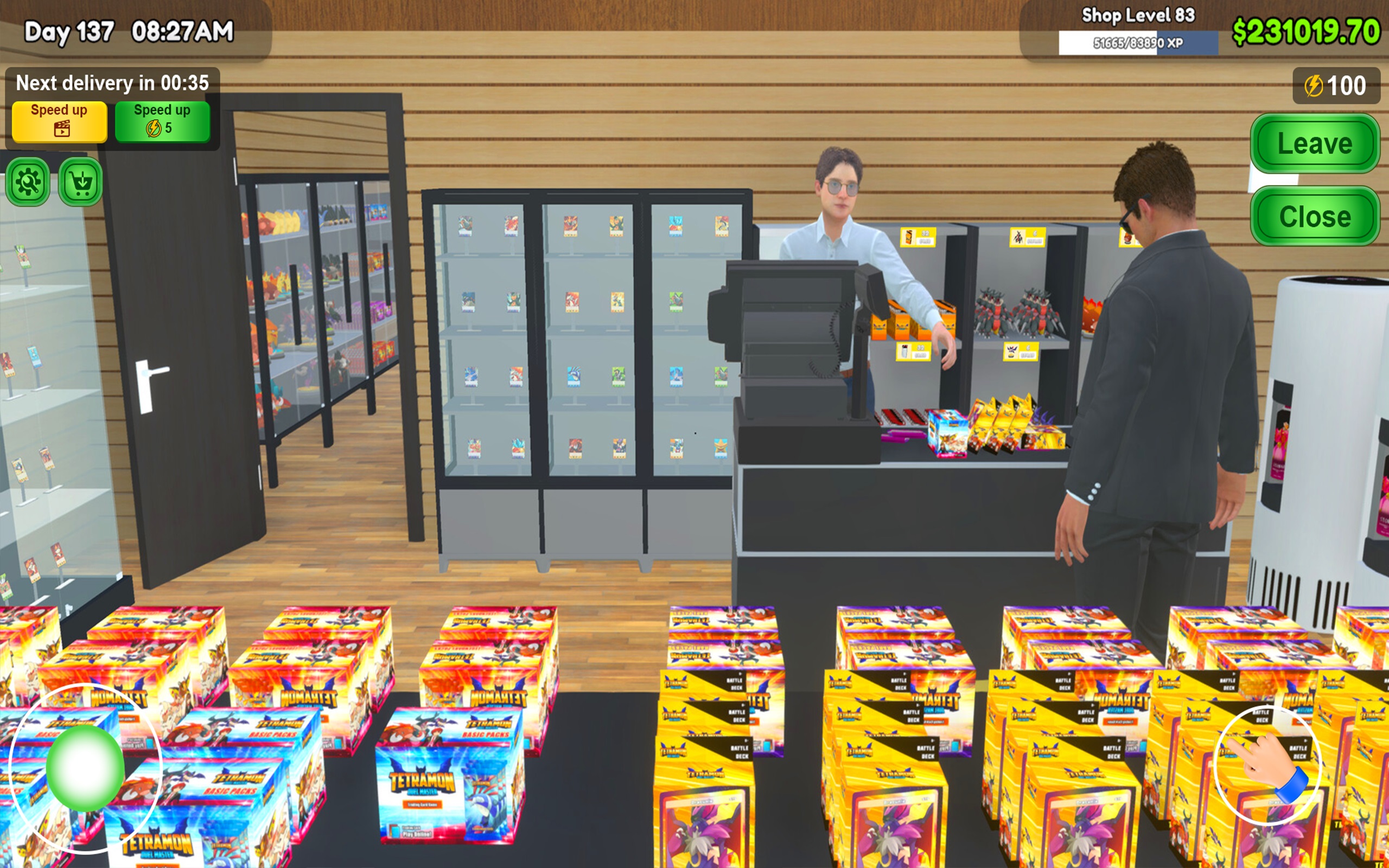Tap the lightning energy counter showing 100

click(x=1336, y=85)
